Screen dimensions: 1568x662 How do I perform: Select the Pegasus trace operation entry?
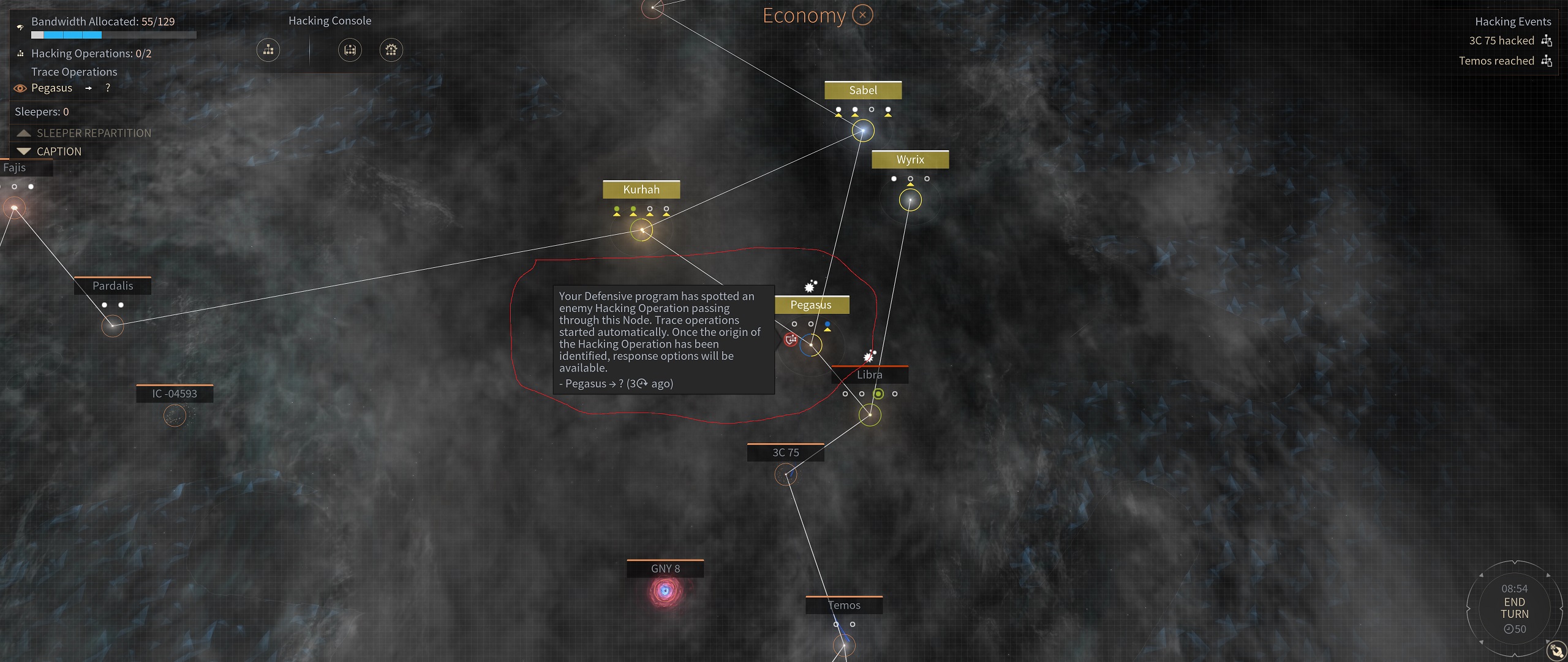click(x=52, y=88)
